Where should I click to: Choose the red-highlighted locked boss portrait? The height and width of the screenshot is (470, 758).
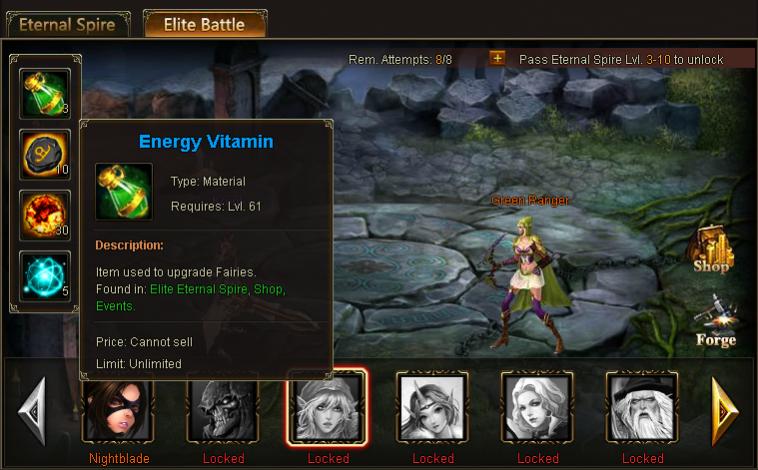(328, 407)
